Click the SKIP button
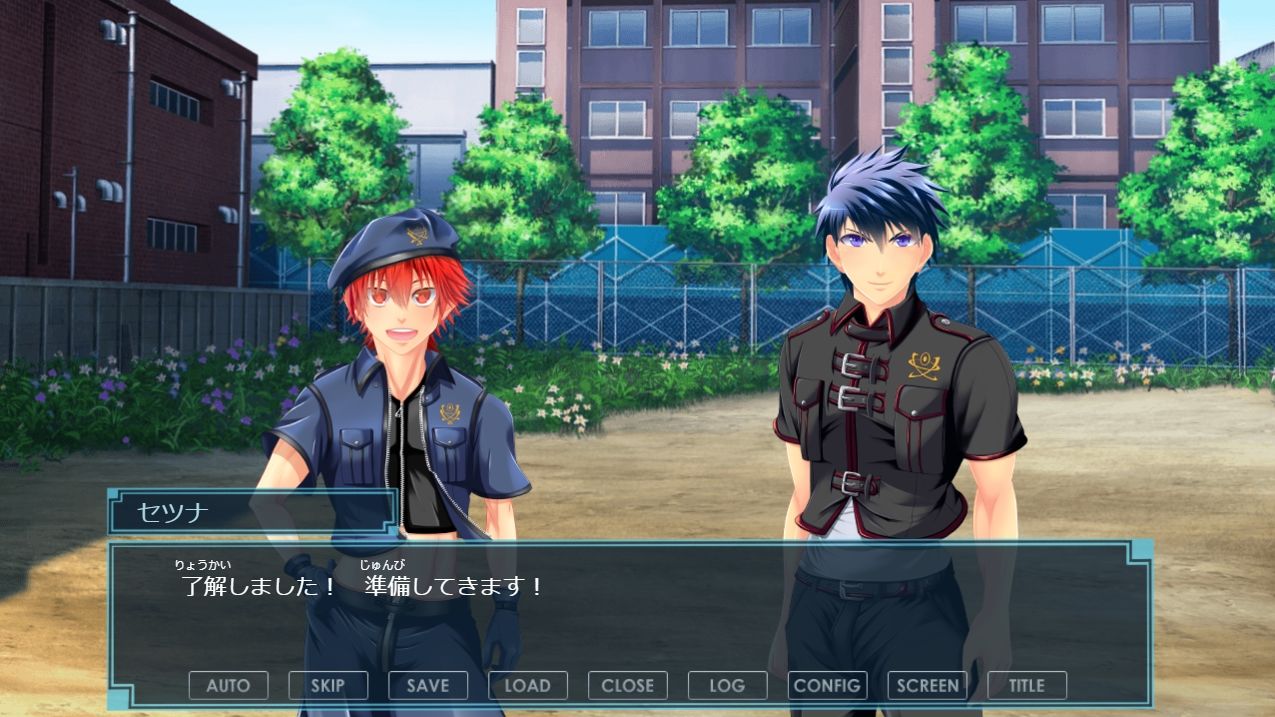 point(328,685)
